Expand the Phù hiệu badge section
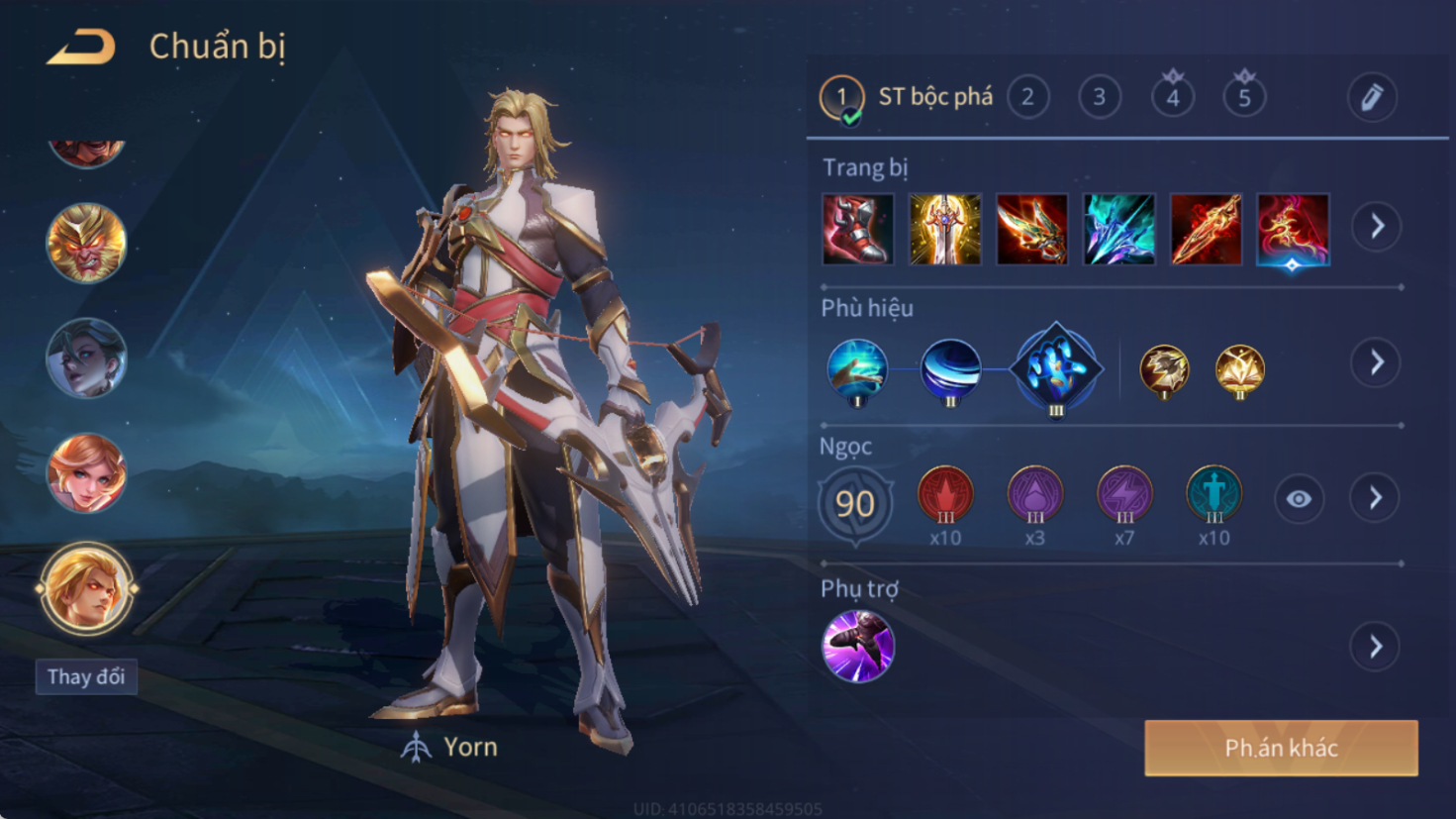 click(x=1377, y=362)
